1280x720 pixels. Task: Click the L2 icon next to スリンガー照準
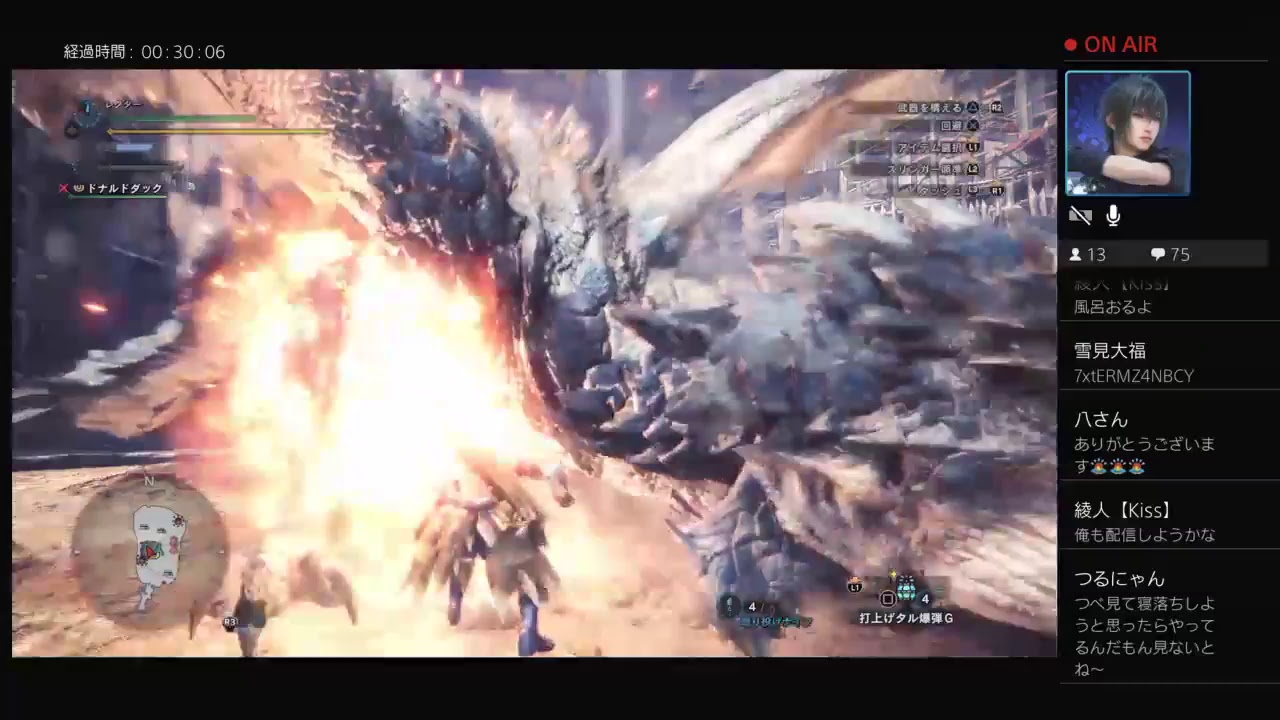coord(975,170)
